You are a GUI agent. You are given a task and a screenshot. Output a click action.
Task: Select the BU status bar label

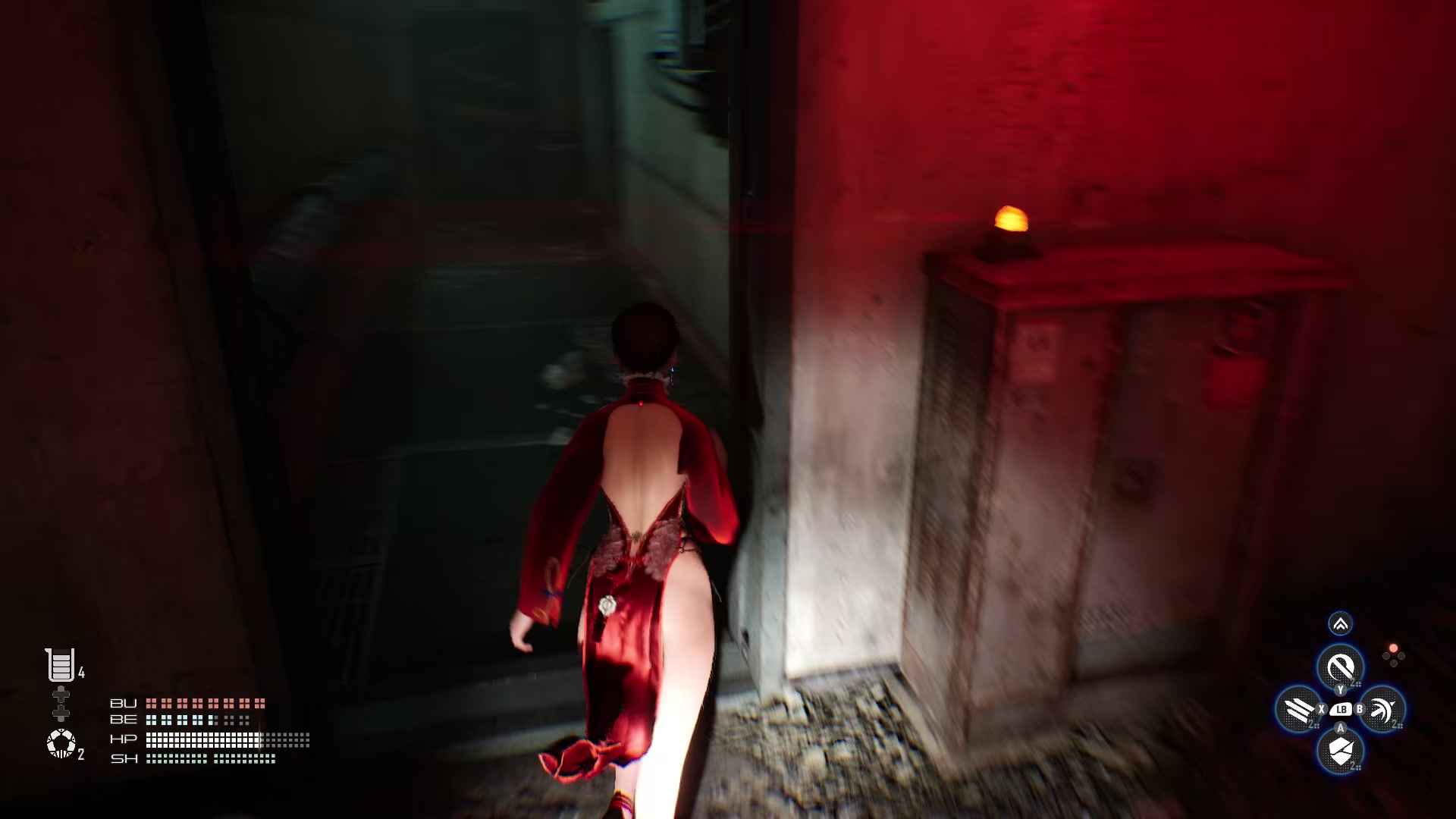(124, 704)
